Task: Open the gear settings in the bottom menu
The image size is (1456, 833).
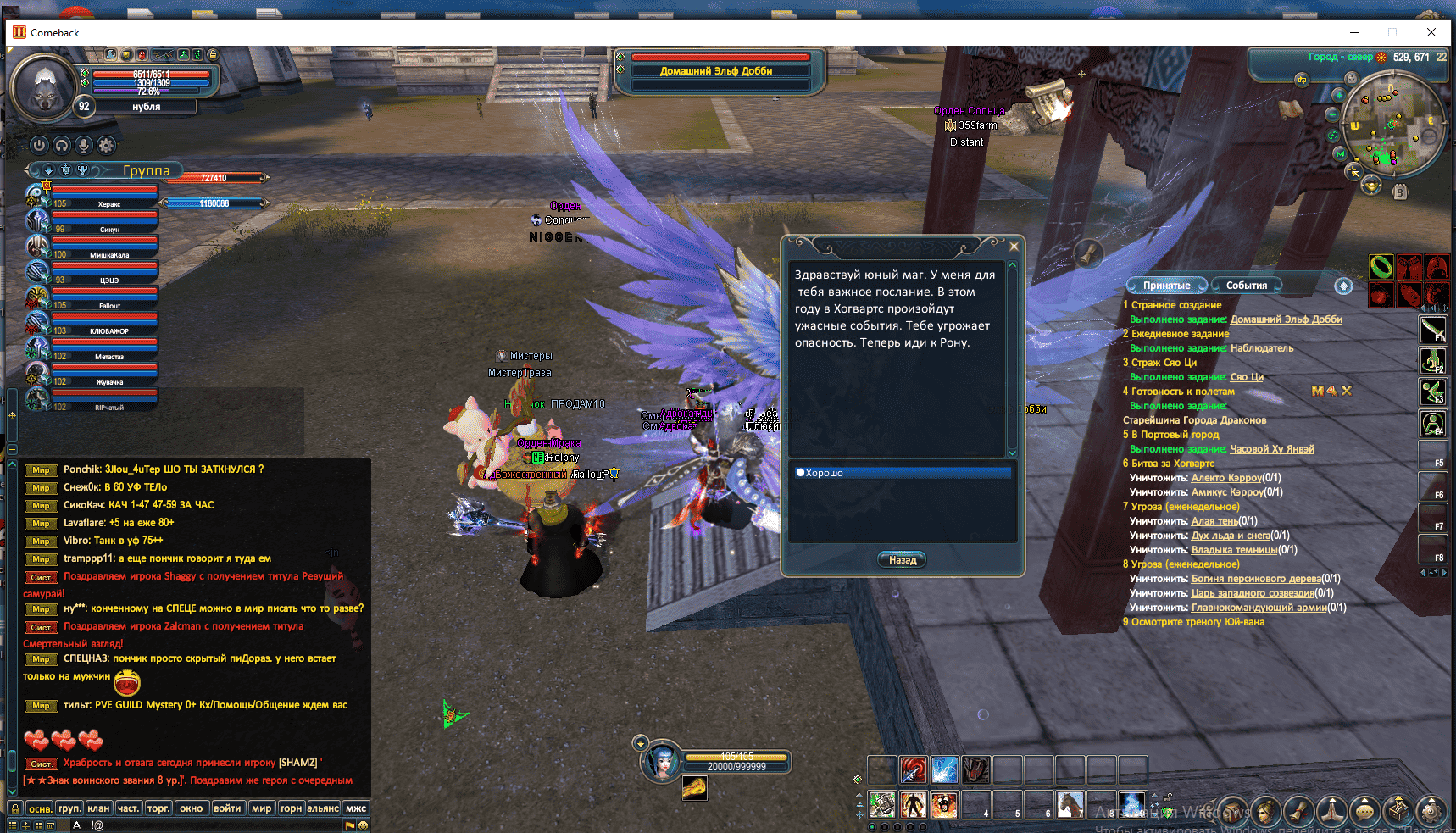Action: (1431, 811)
